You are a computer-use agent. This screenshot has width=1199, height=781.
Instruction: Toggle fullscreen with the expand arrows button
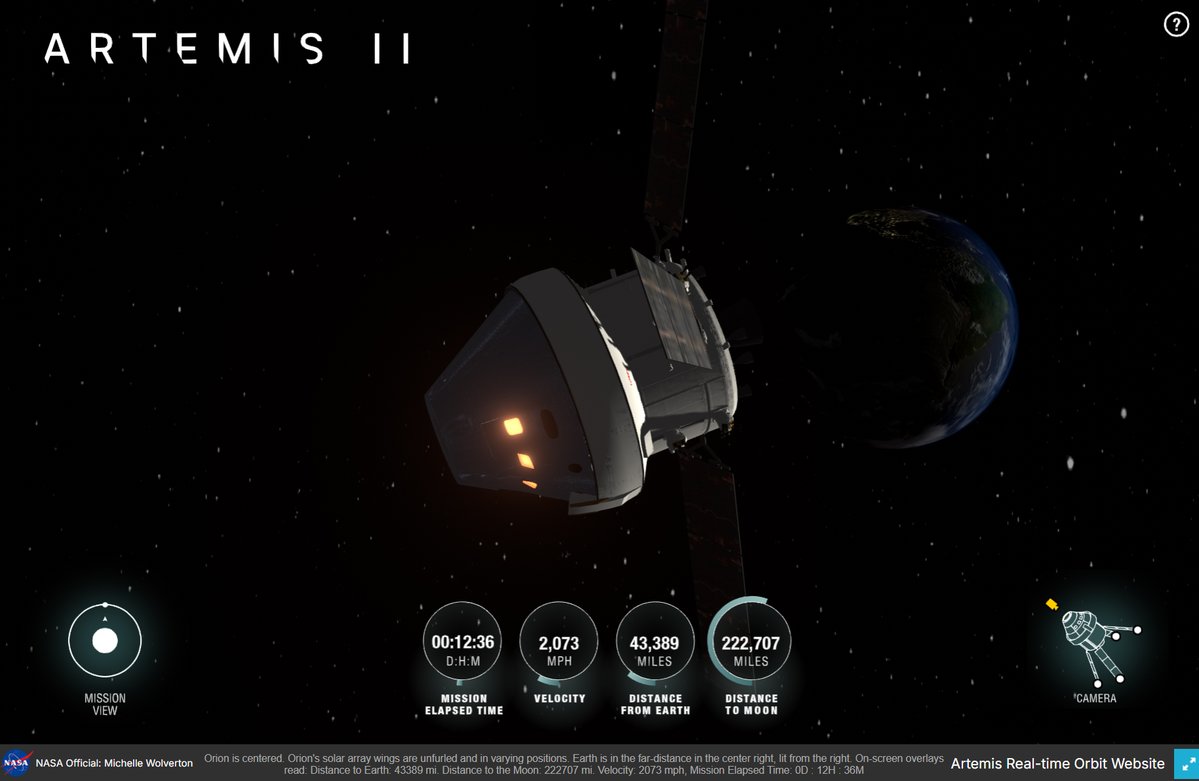tap(1186, 764)
